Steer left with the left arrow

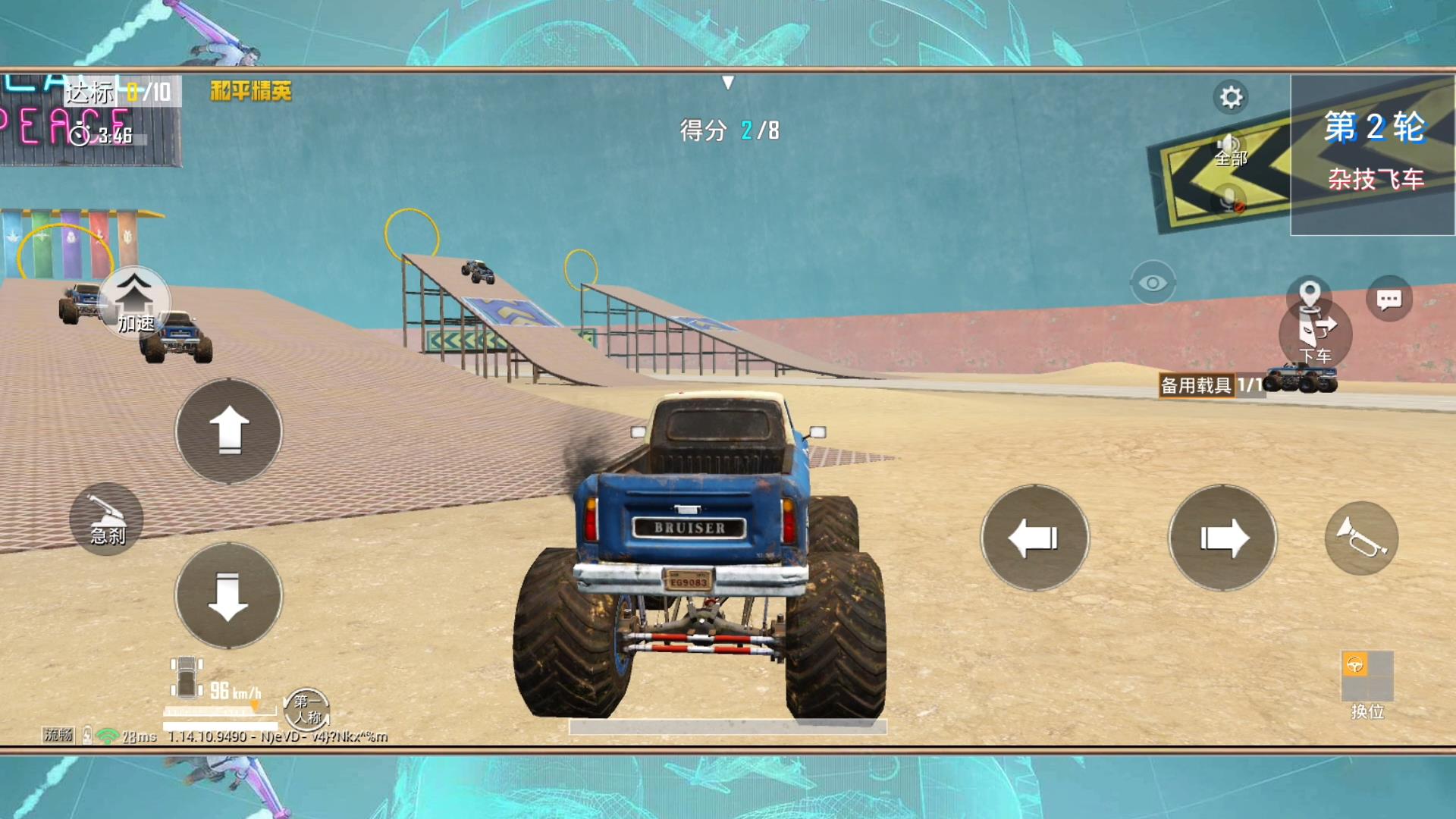(1034, 538)
